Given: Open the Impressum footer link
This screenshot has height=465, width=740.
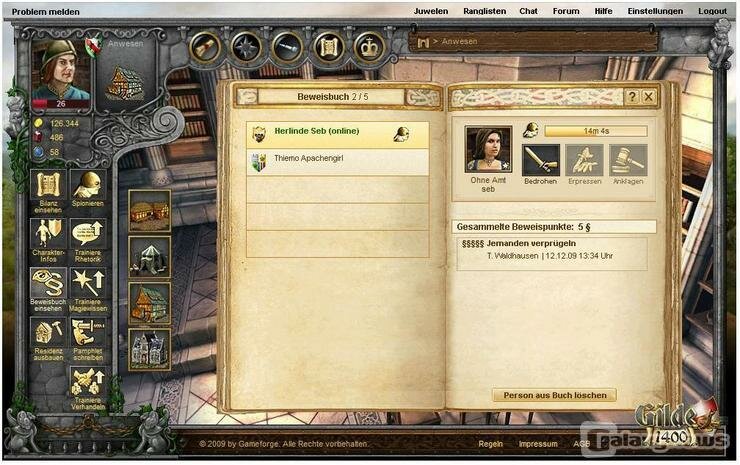Looking at the screenshot, I should click(x=538, y=443).
